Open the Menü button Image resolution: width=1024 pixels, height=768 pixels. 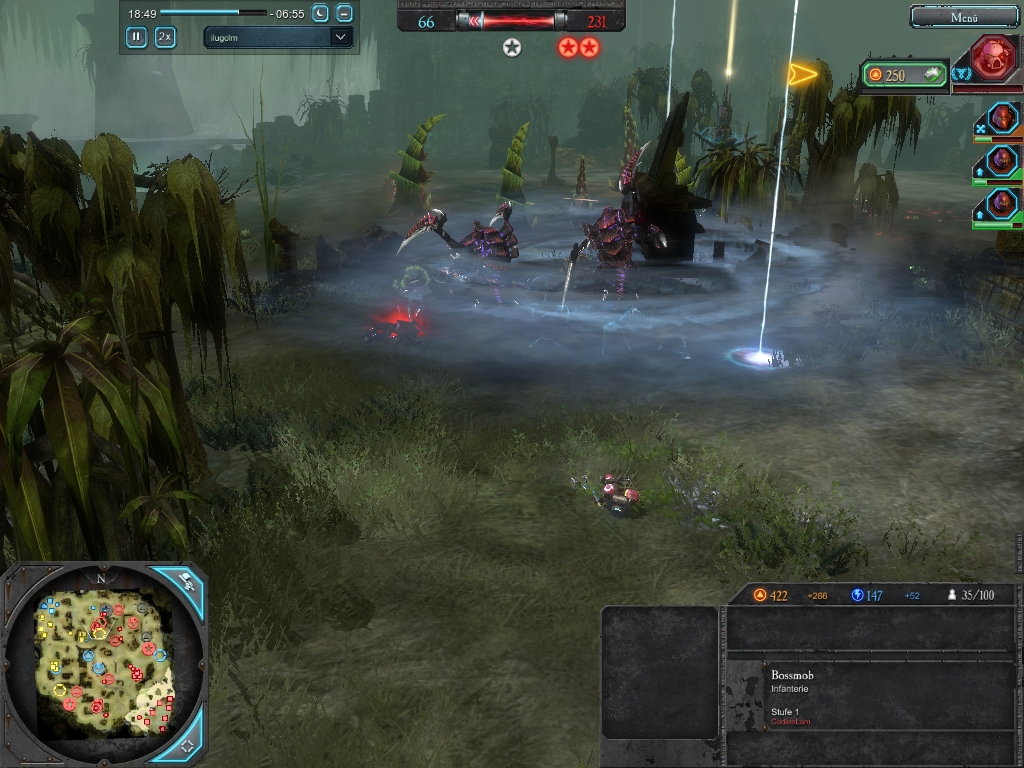[x=963, y=17]
